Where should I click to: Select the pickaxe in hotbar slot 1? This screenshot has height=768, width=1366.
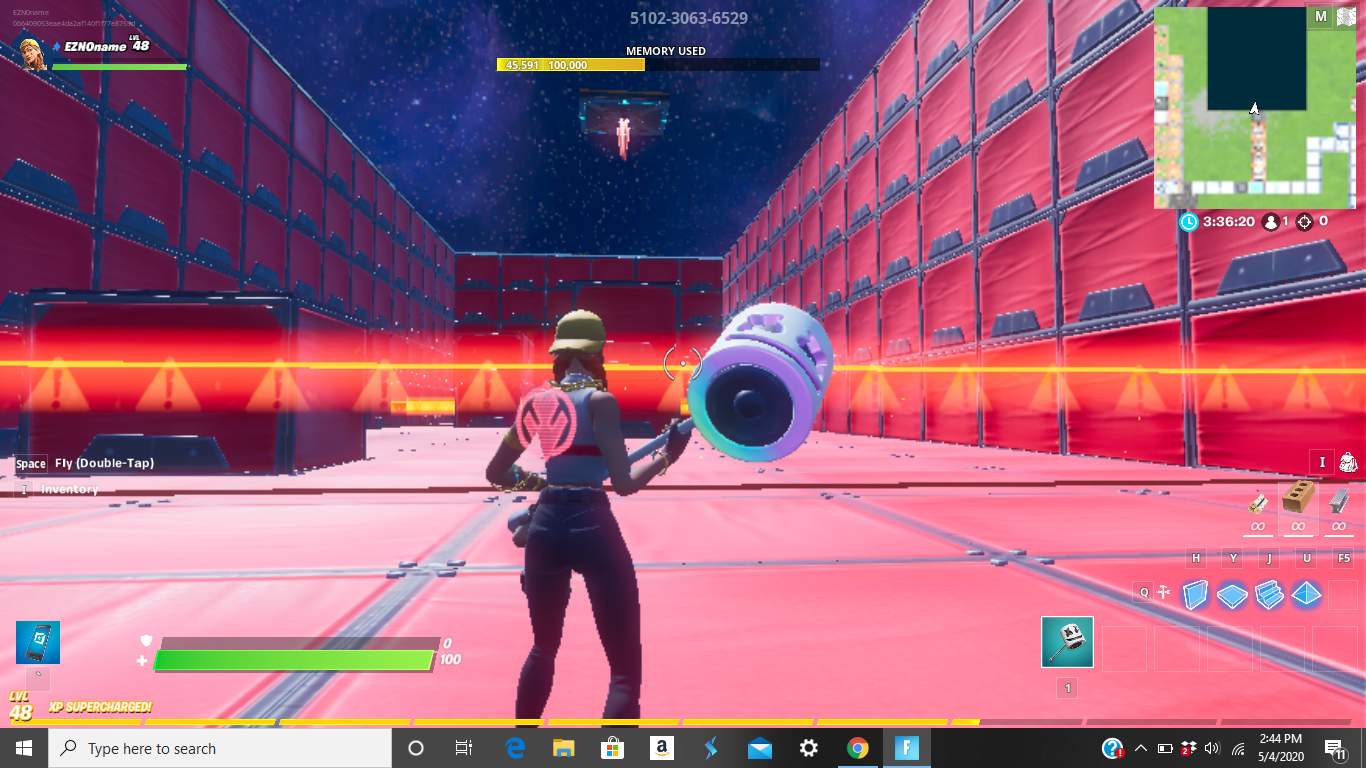pyautogui.click(x=1067, y=643)
